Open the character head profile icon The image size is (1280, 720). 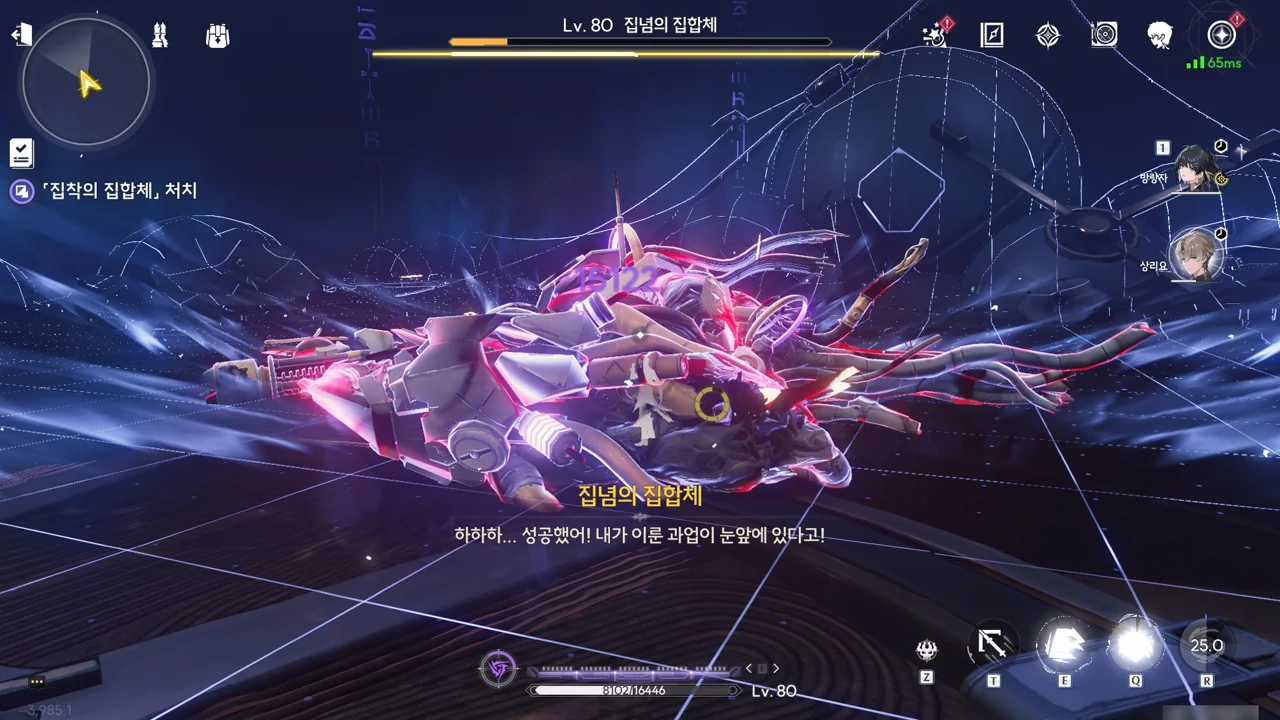click(x=1160, y=36)
